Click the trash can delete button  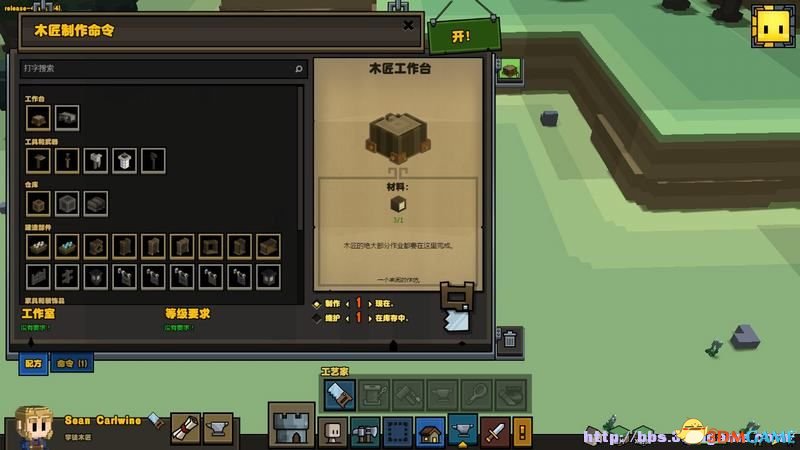[509, 338]
